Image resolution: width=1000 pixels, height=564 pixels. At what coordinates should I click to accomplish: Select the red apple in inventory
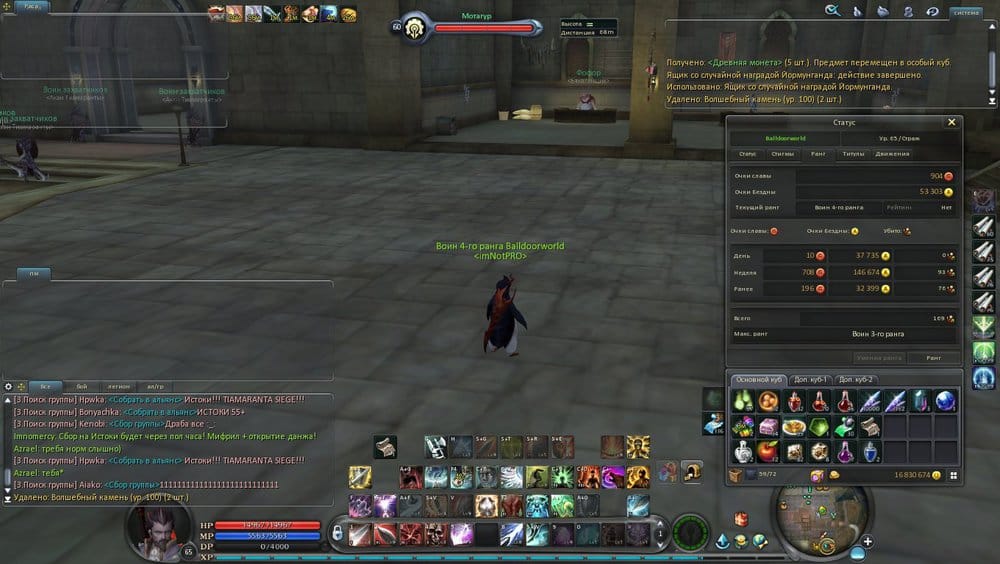coord(769,450)
